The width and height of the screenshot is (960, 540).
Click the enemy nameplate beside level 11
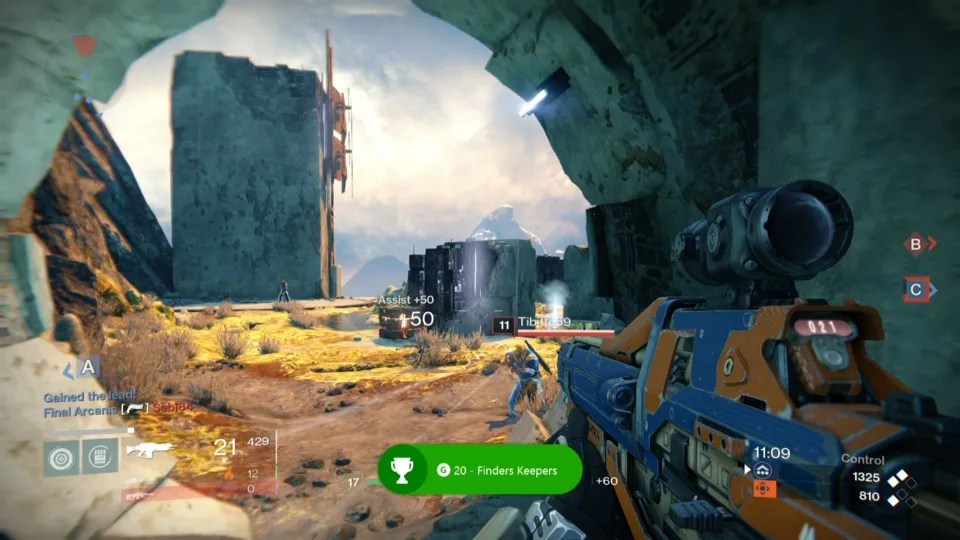click(x=543, y=323)
